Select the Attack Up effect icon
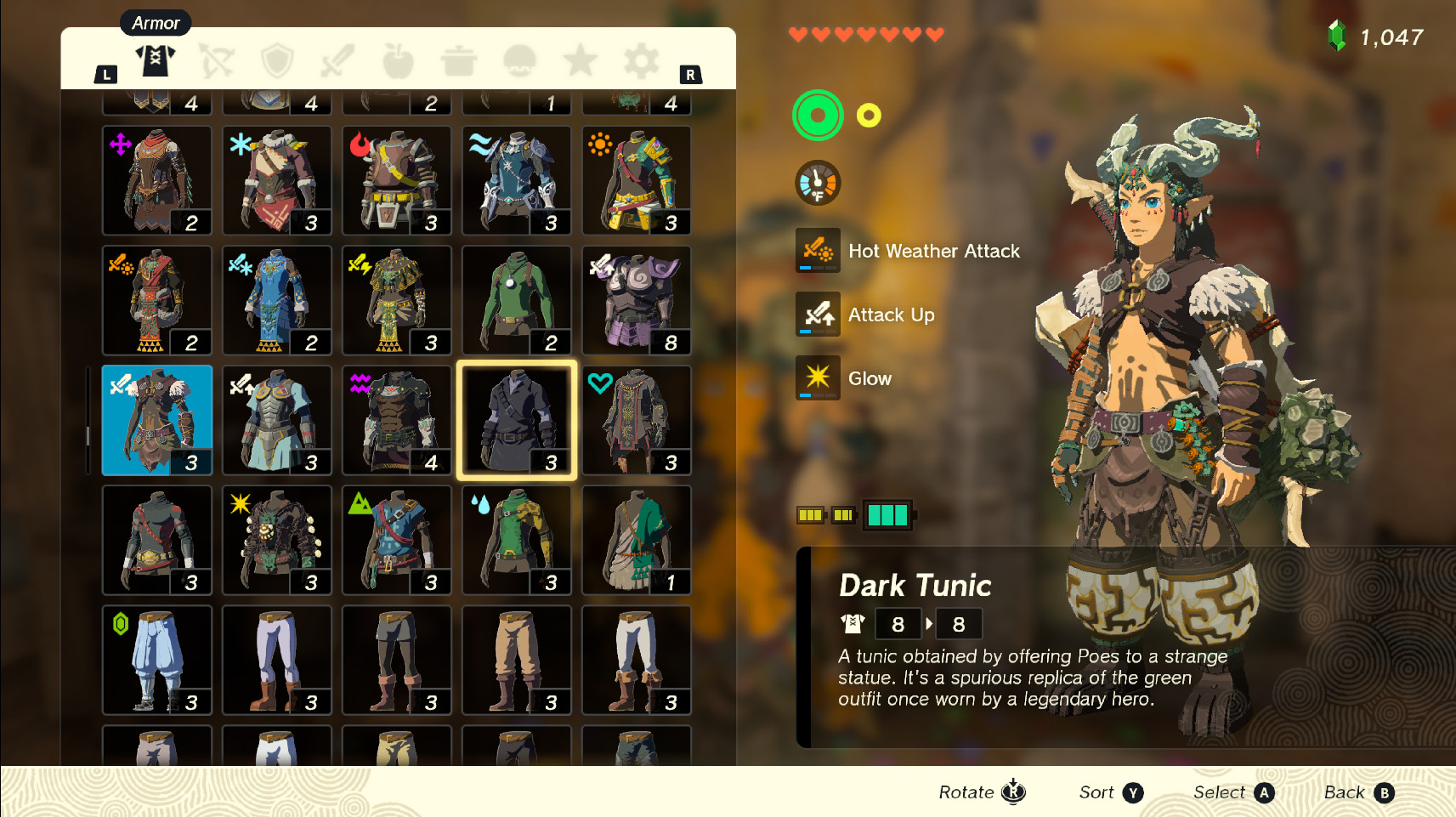1456x817 pixels. pos(817,315)
